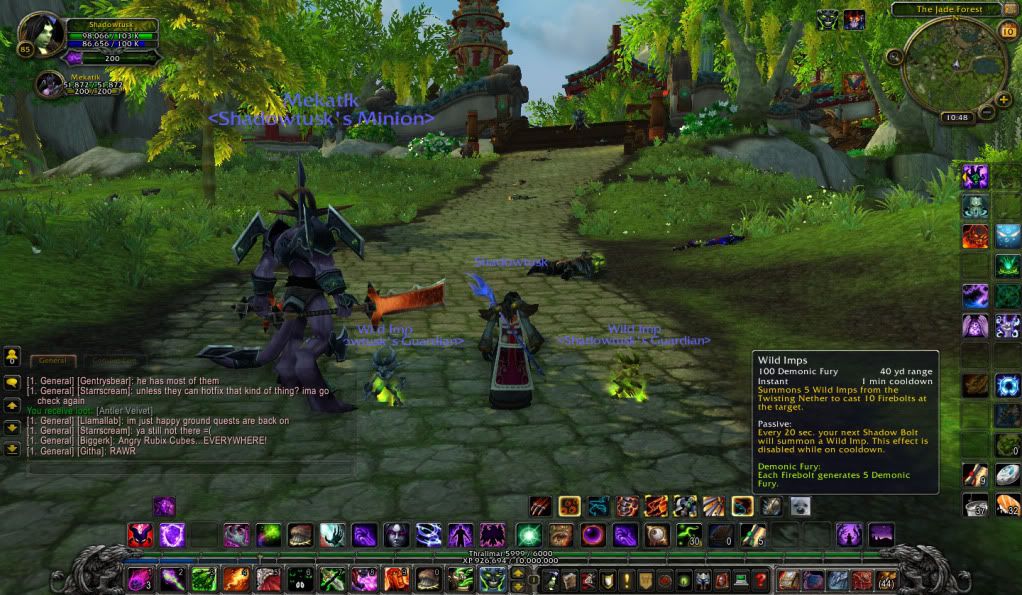Switch to the General chat tab

[x=52, y=360]
